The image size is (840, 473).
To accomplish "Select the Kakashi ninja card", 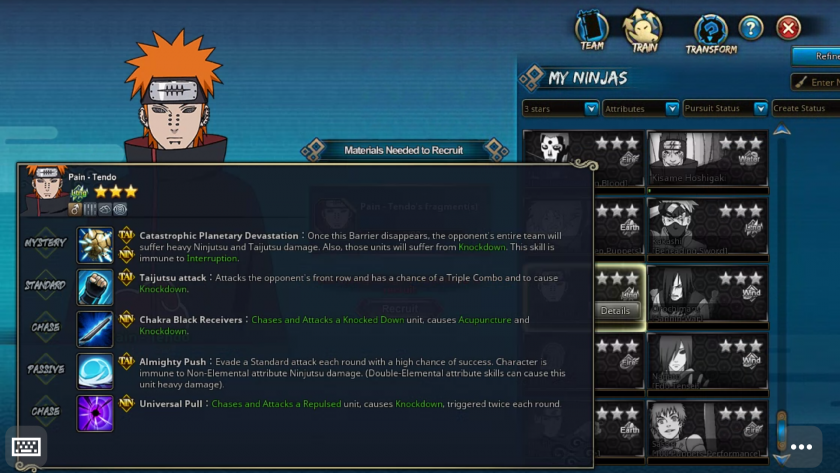I will pyautogui.click(x=708, y=227).
